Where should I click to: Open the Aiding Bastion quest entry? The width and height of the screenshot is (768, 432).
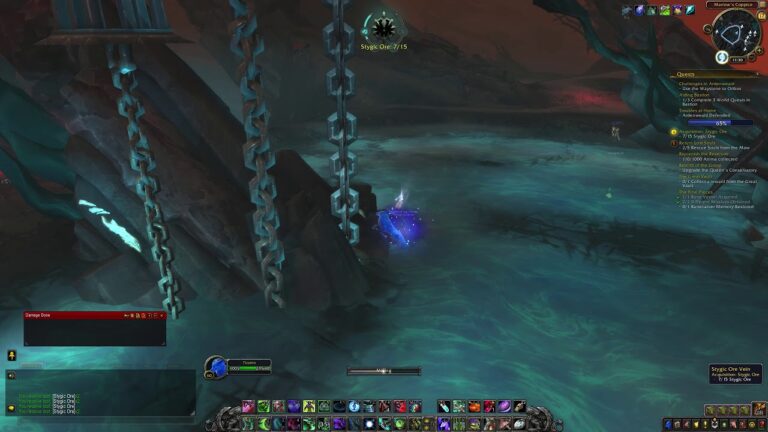coord(697,96)
